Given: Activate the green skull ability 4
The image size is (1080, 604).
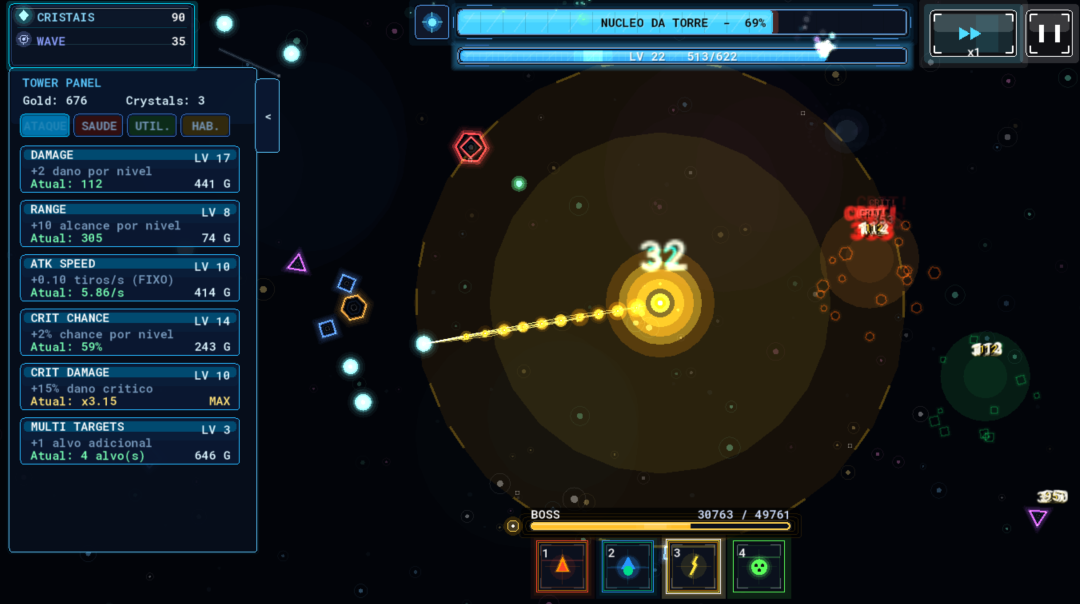Looking at the screenshot, I should pos(759,566).
